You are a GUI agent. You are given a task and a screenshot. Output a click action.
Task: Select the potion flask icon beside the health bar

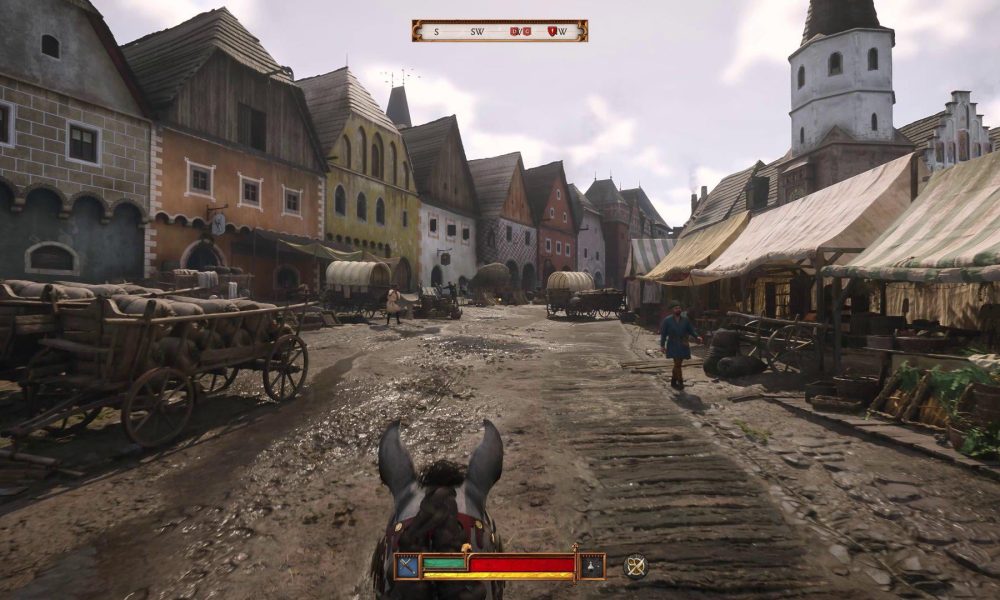(592, 566)
